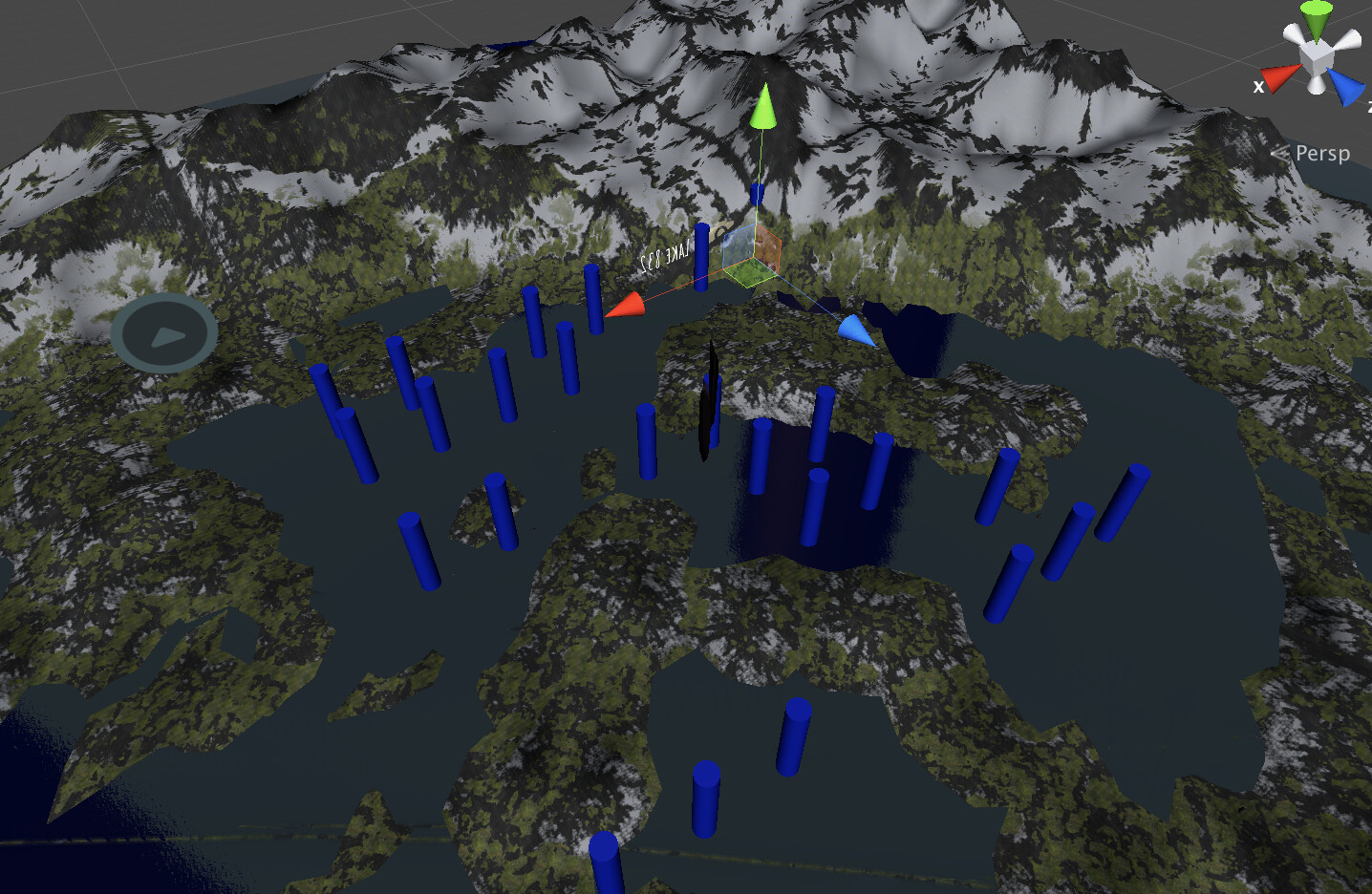Click the circular play-arrow overlay on the terrain
The height and width of the screenshot is (894, 1372).
(x=164, y=330)
